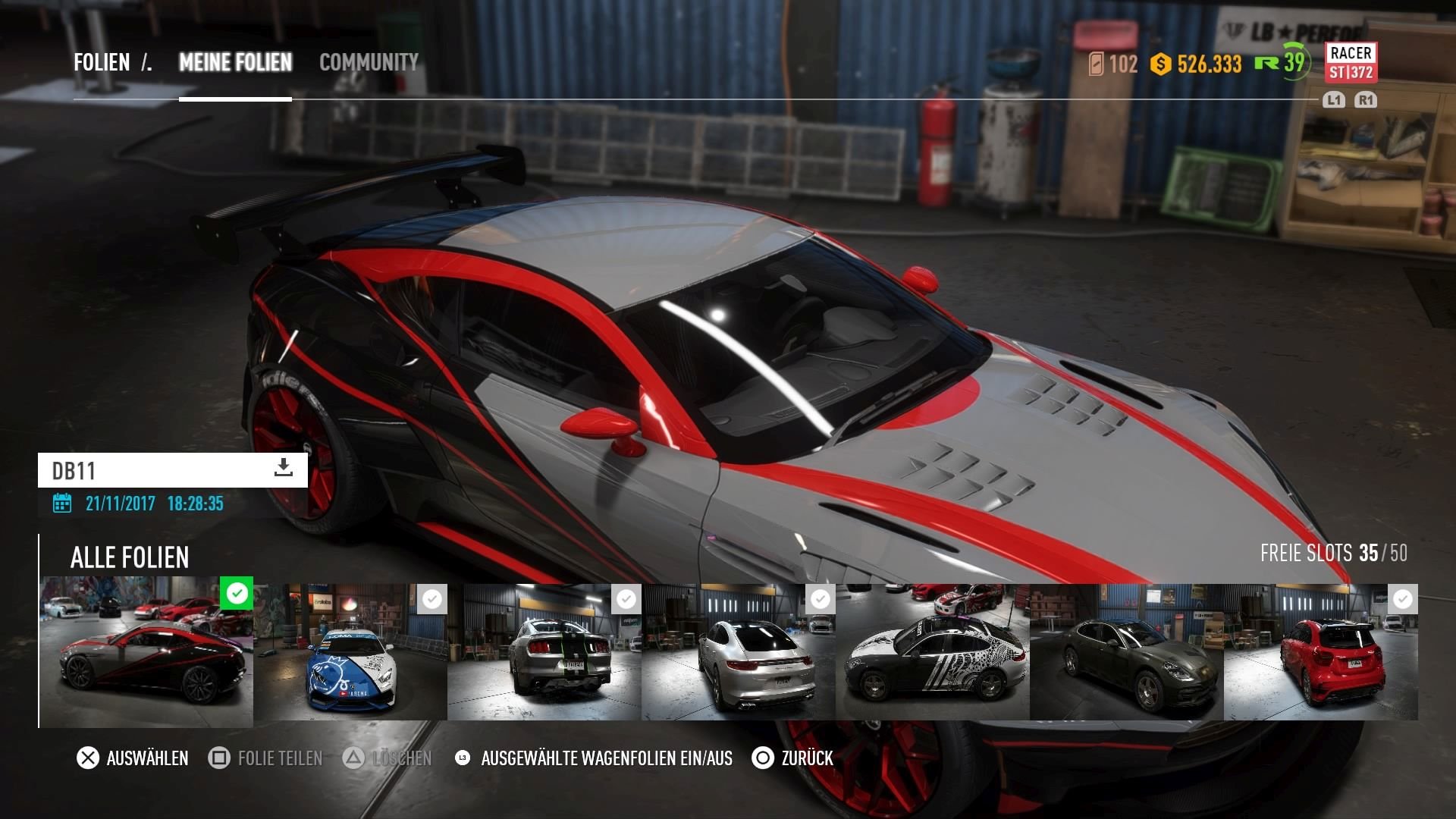The width and height of the screenshot is (1456, 819).
Task: Click the AUSWÄHLEN button
Action: click(148, 757)
